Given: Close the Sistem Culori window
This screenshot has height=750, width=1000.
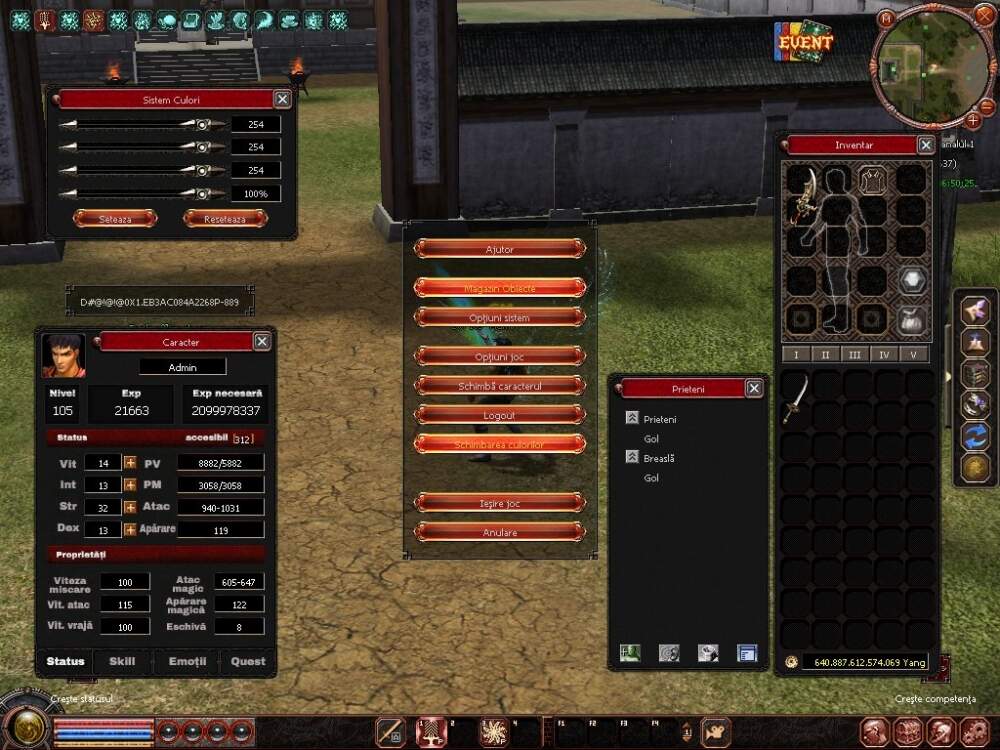Looking at the screenshot, I should pyautogui.click(x=283, y=99).
